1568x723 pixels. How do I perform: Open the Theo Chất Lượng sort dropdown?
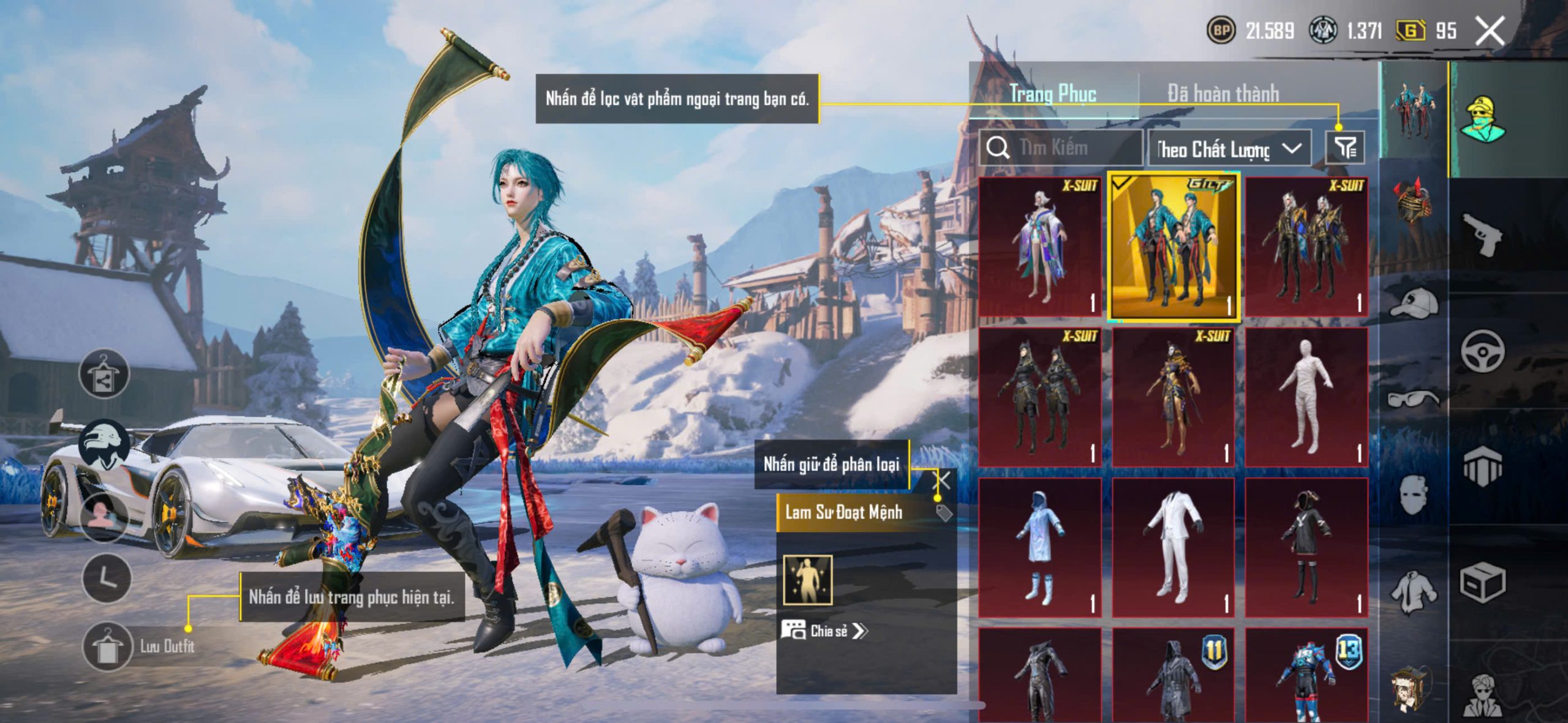[x=1229, y=149]
